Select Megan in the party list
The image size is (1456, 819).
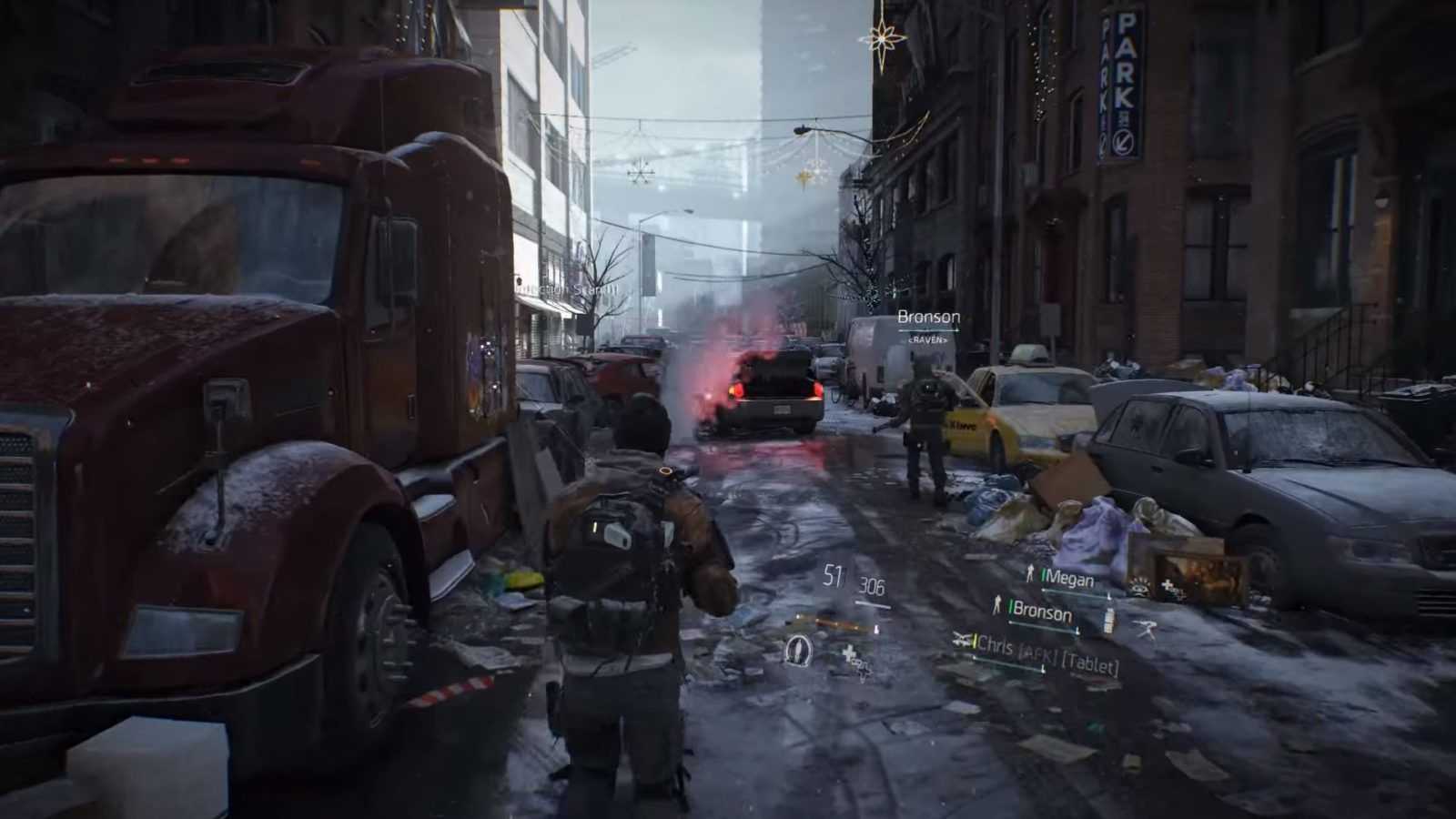1068,578
